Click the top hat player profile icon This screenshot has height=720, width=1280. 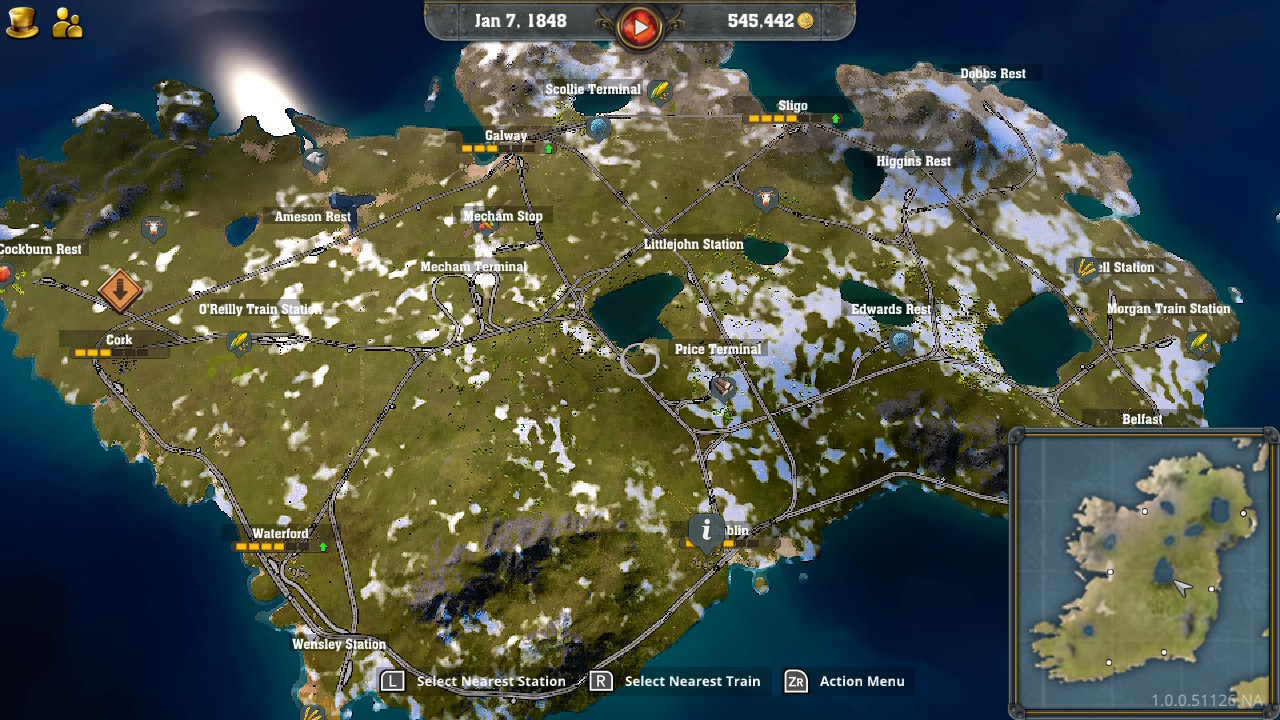tap(22, 20)
